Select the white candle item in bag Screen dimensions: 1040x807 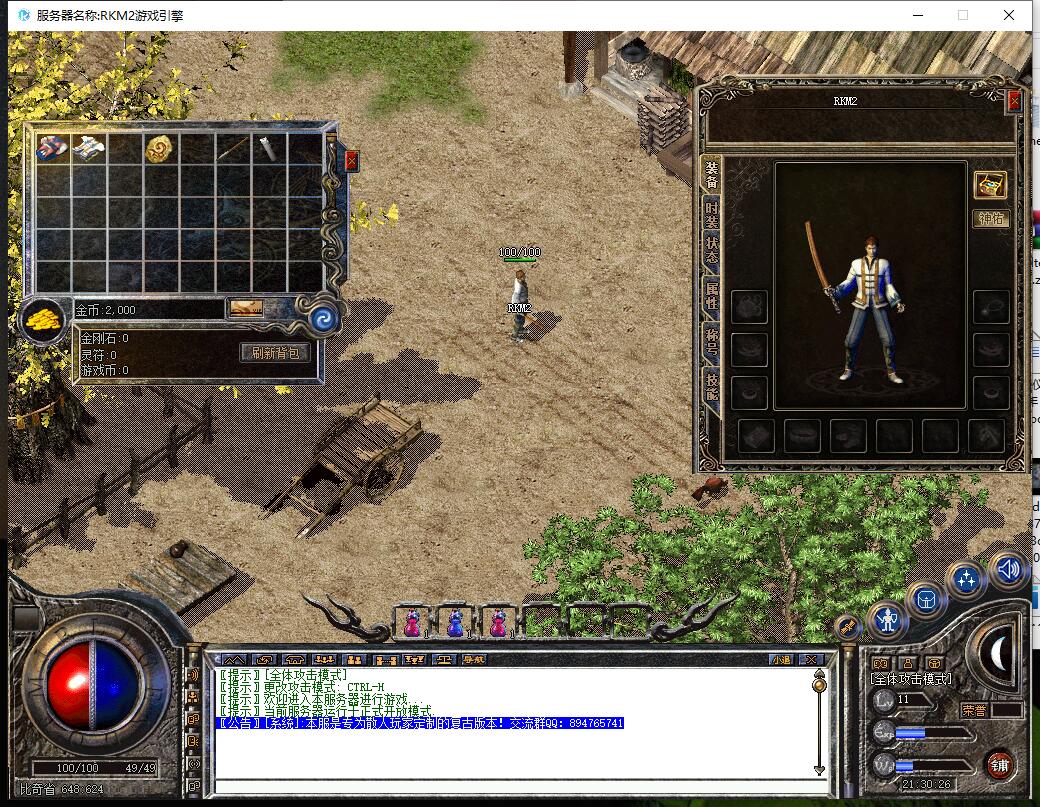(268, 148)
